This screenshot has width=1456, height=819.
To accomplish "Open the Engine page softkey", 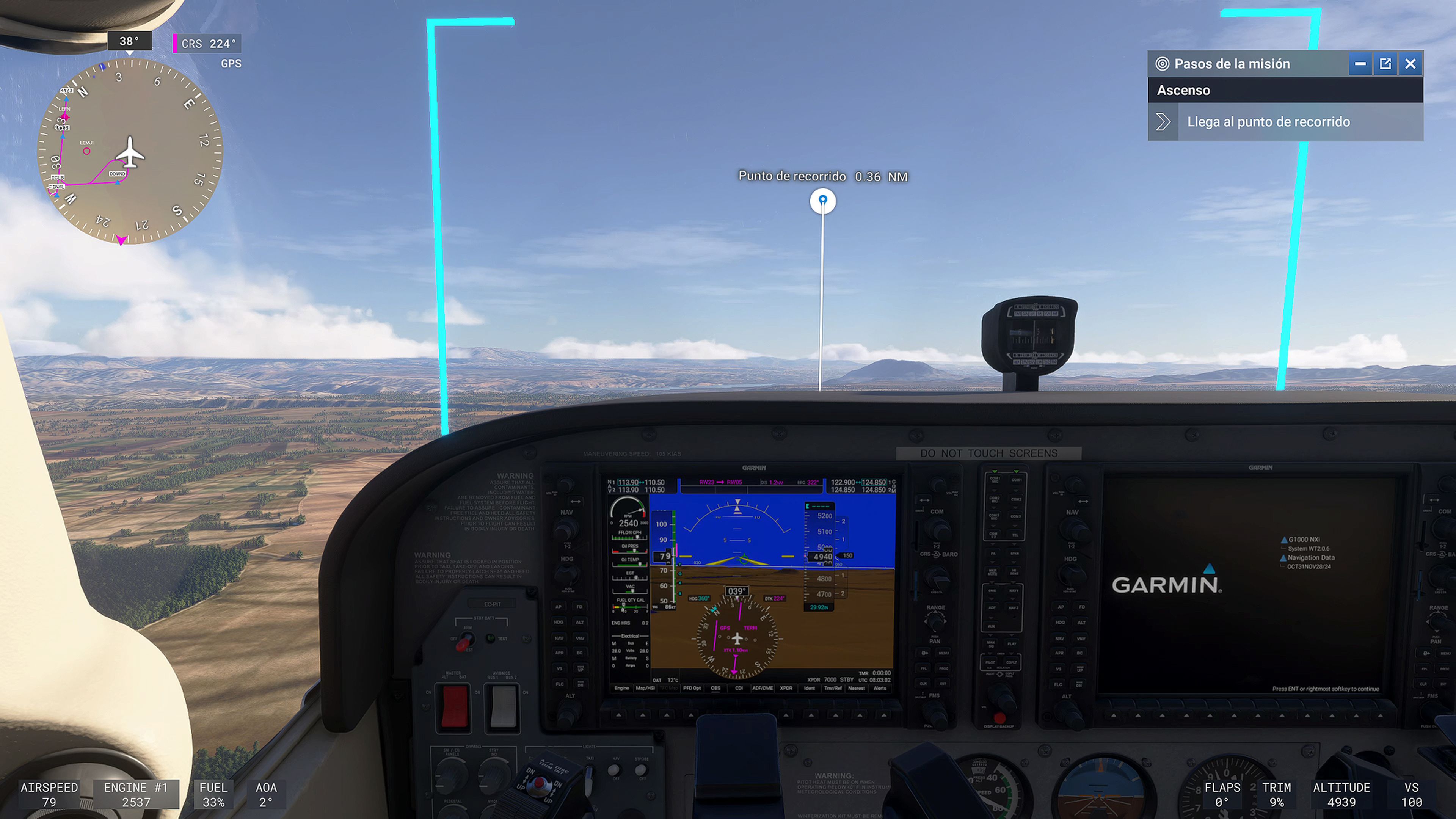I will click(x=622, y=689).
